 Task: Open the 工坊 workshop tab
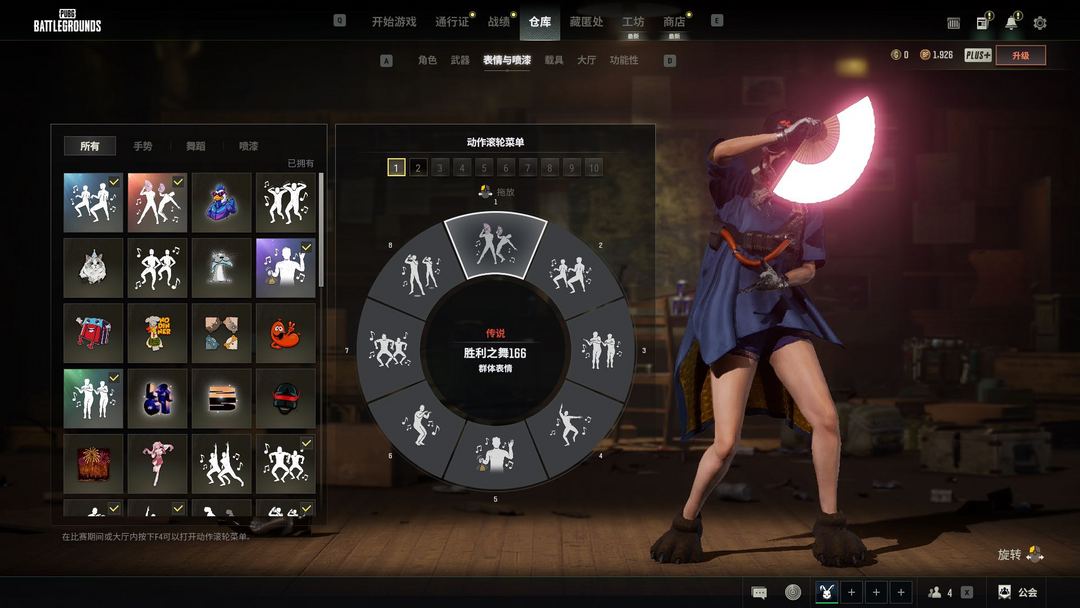tap(633, 21)
